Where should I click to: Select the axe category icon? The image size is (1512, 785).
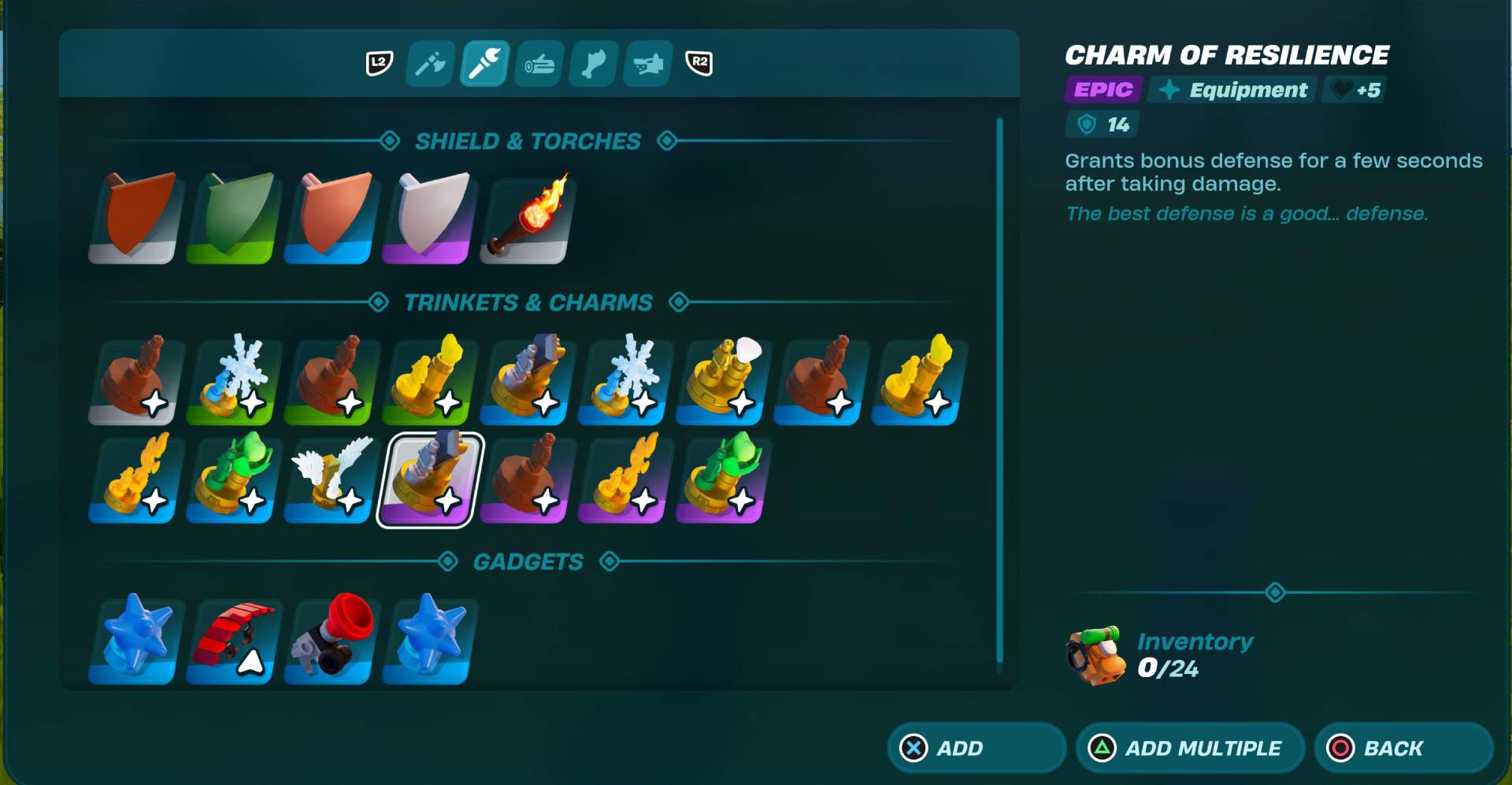(429, 64)
